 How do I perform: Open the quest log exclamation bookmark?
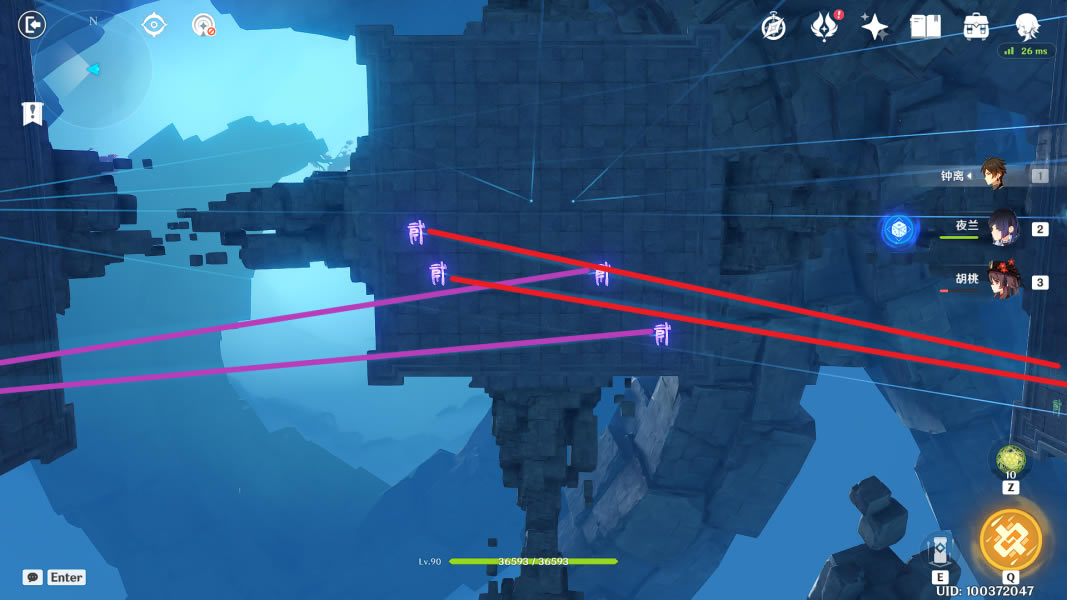pyautogui.click(x=32, y=113)
